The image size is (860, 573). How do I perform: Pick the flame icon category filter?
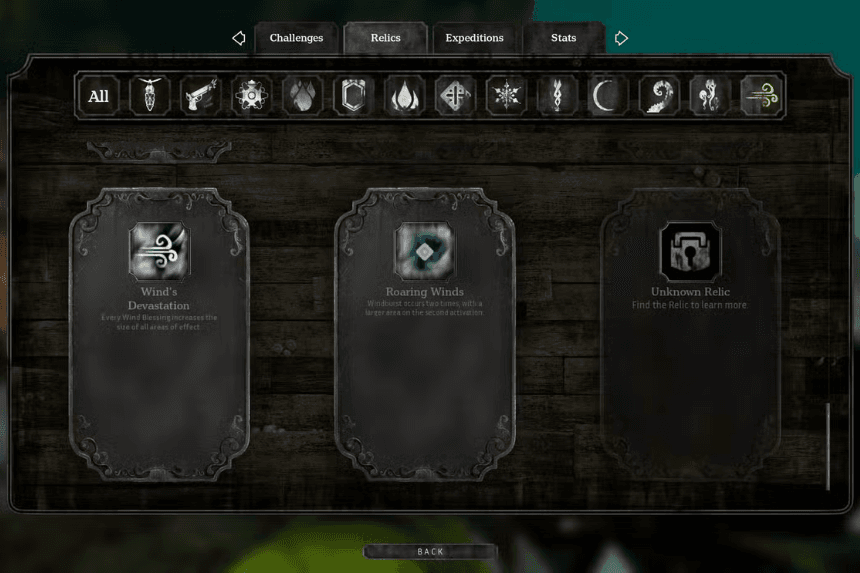(x=404, y=96)
